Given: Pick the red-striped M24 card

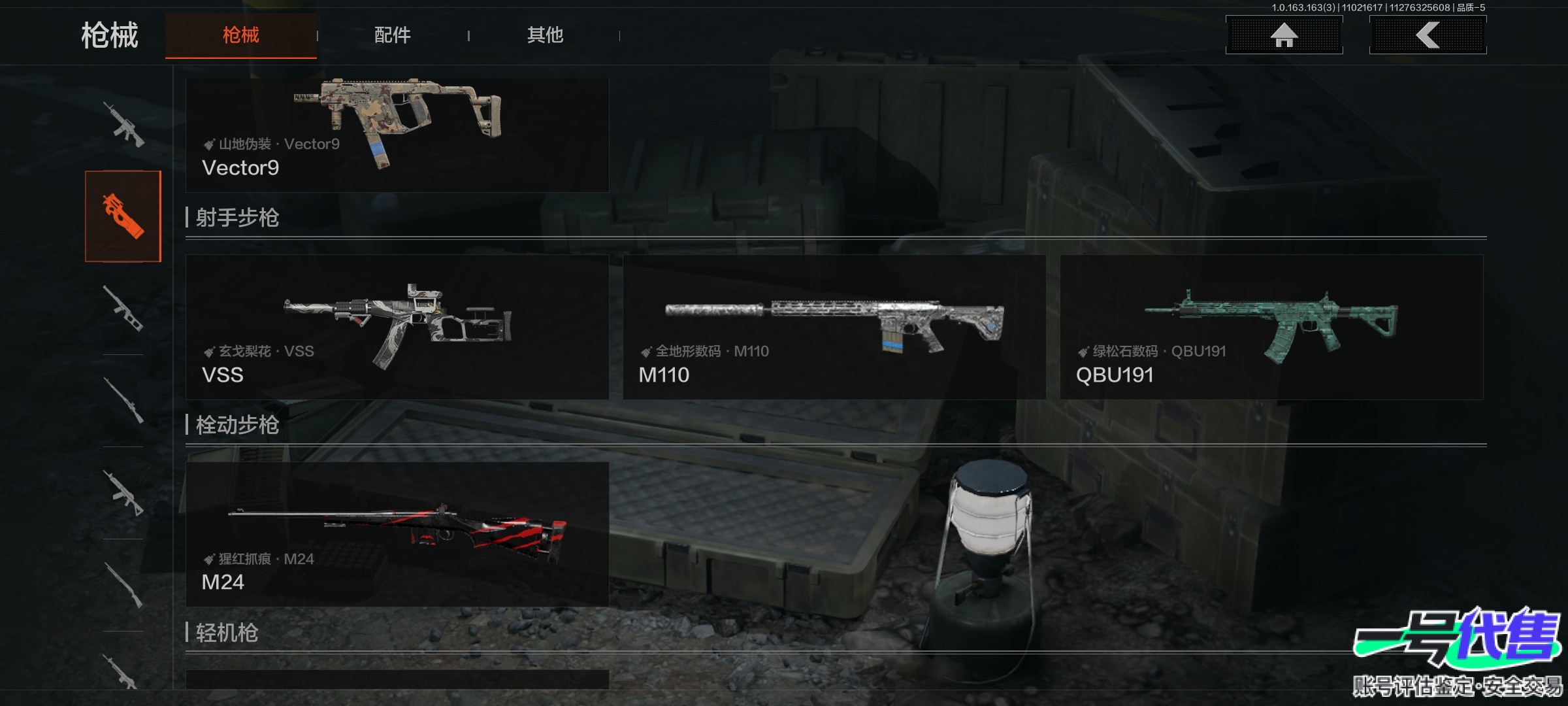Looking at the screenshot, I should pos(397,534).
